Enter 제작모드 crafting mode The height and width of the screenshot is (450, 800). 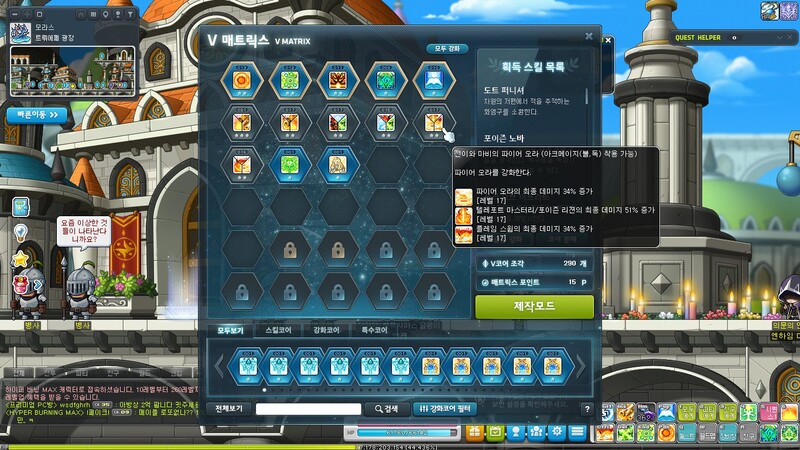point(534,306)
